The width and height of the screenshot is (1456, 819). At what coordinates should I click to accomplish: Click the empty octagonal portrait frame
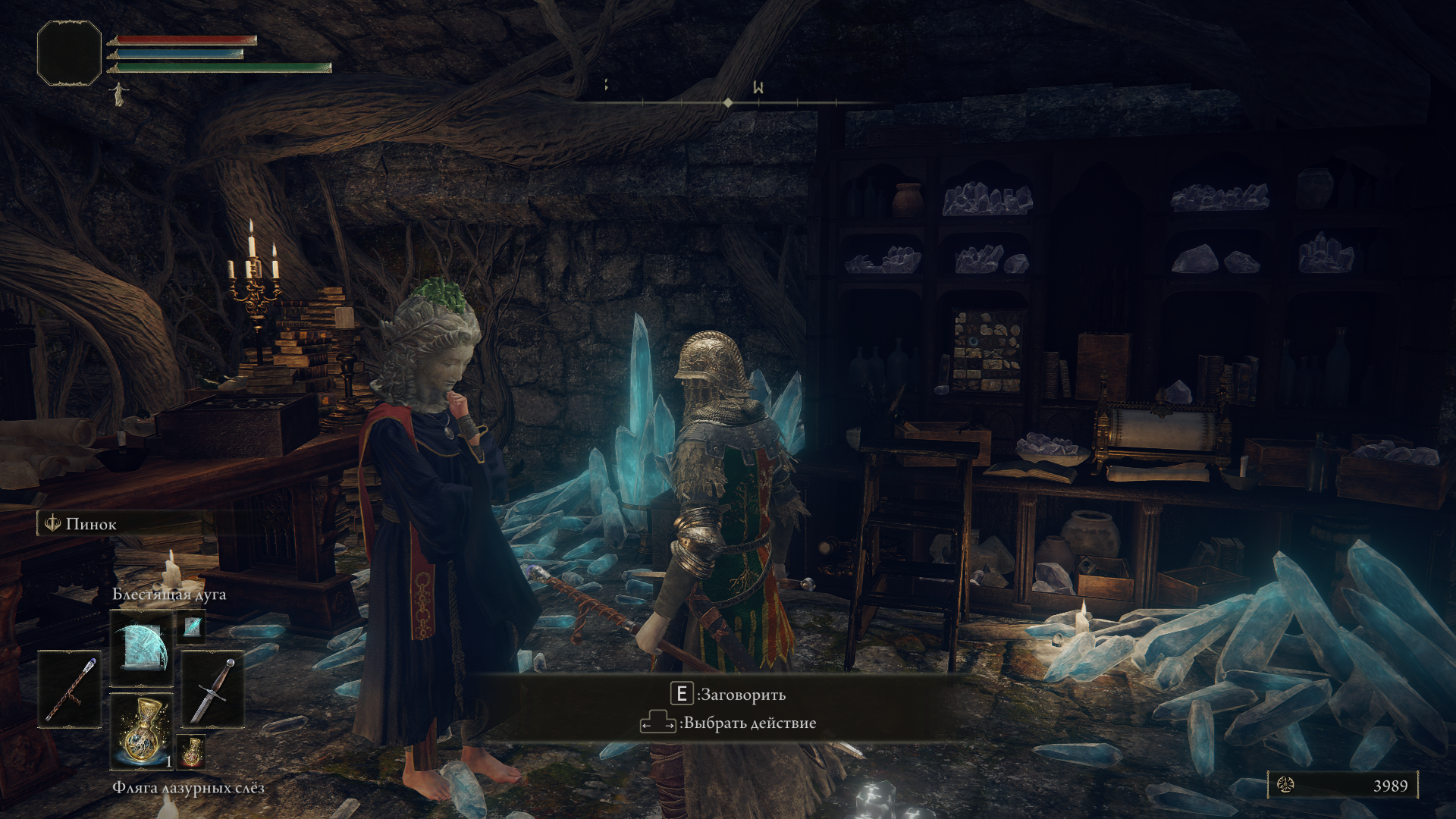(x=69, y=52)
